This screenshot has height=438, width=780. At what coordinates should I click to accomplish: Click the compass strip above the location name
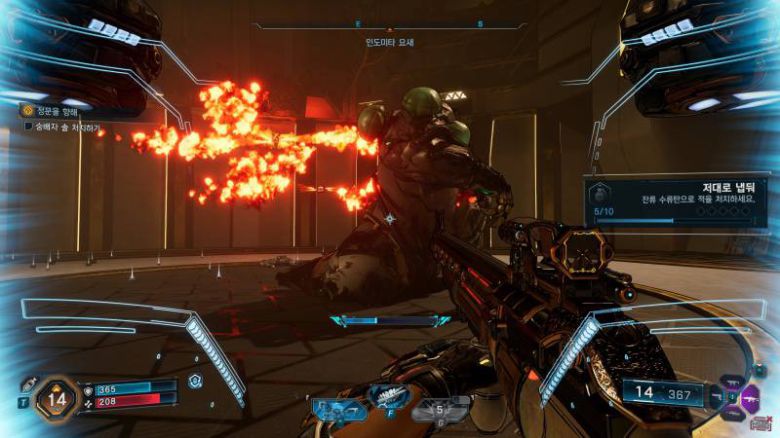389,24
